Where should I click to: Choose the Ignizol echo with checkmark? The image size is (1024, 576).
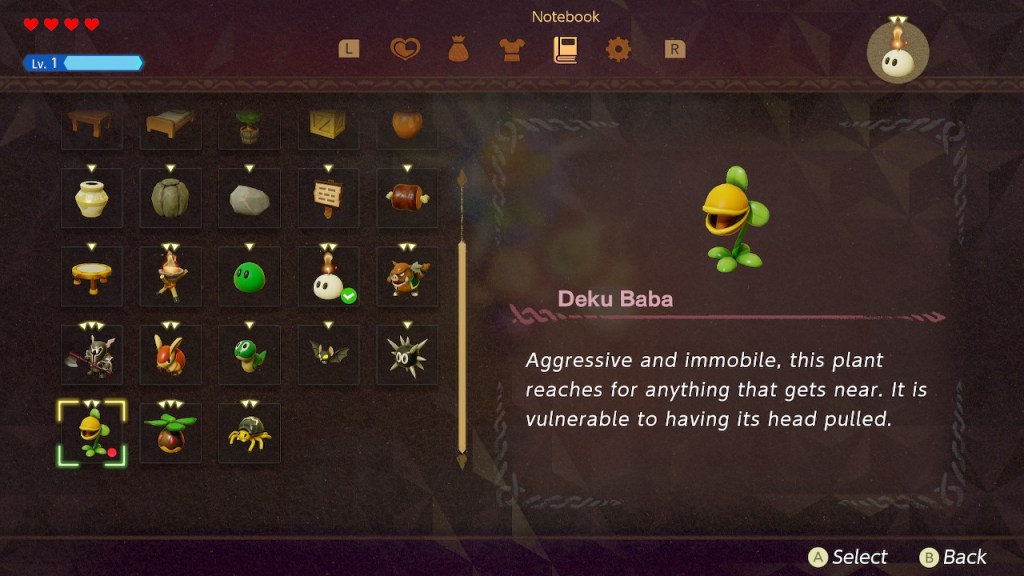328,276
